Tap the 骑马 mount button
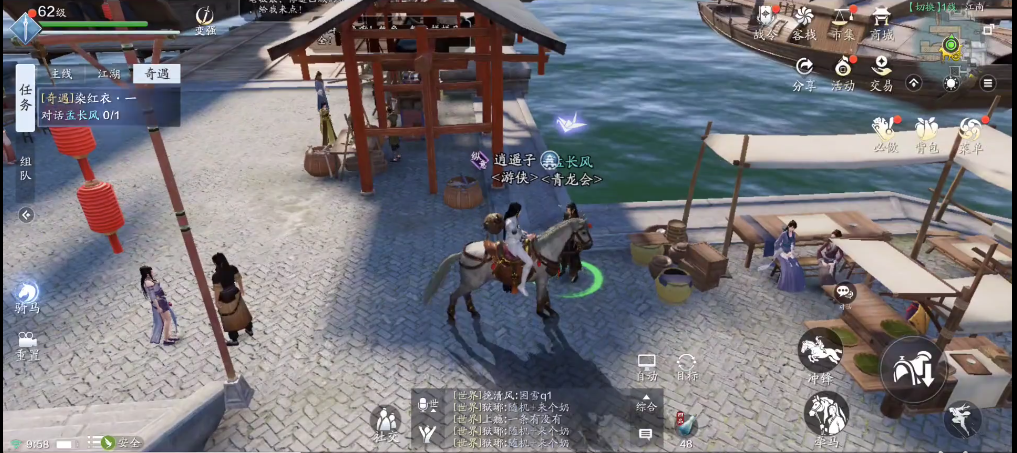 pos(27,296)
